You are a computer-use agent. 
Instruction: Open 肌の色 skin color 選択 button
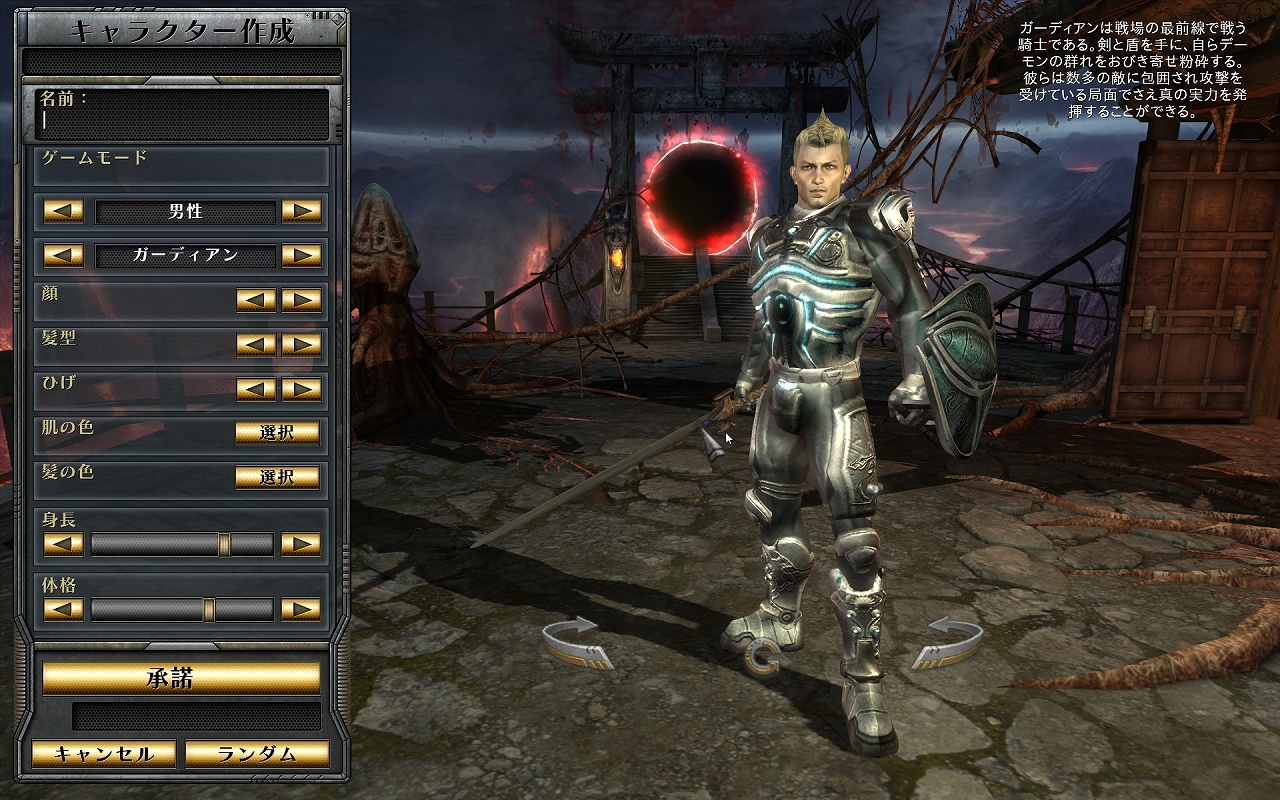coord(277,433)
